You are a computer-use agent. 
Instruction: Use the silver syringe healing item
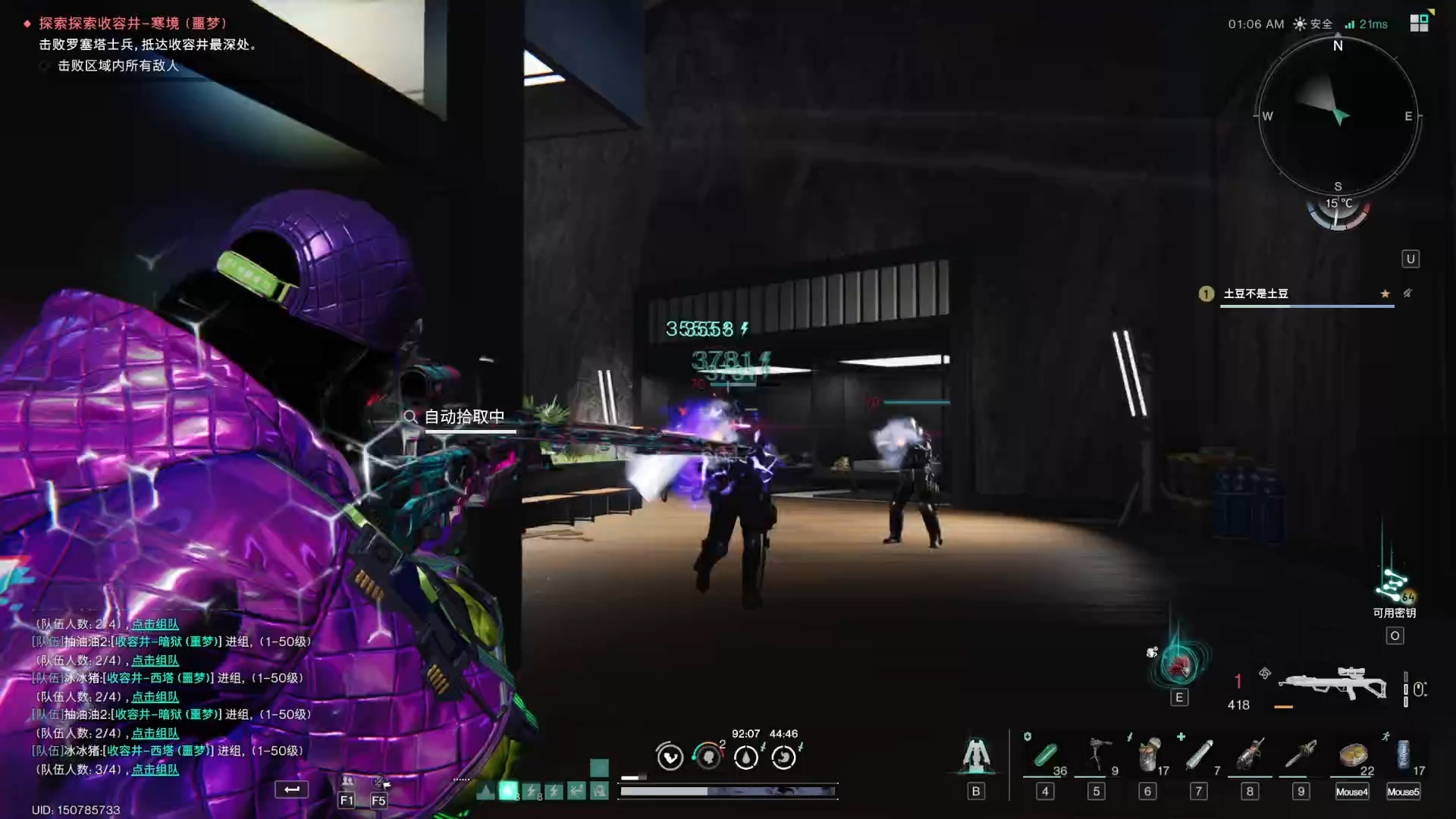click(x=1199, y=755)
